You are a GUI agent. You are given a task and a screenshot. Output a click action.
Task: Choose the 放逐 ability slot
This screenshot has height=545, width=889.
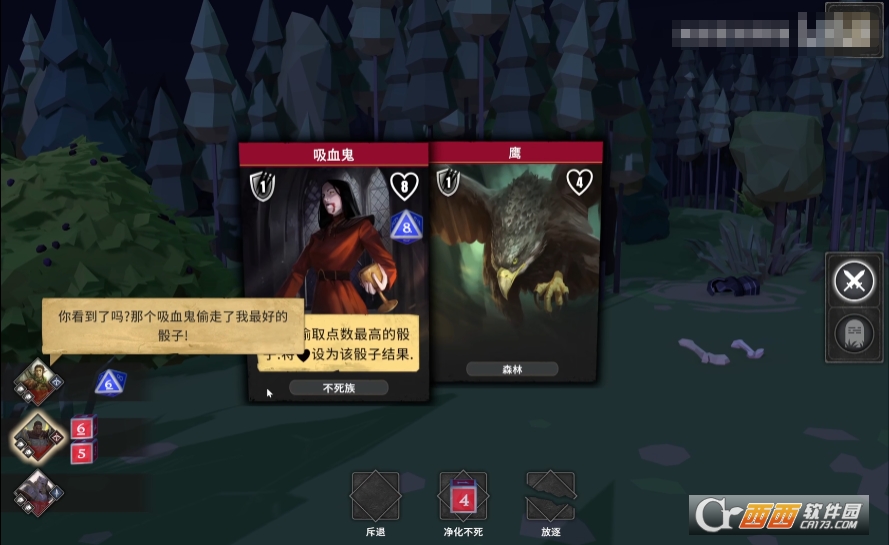click(551, 496)
